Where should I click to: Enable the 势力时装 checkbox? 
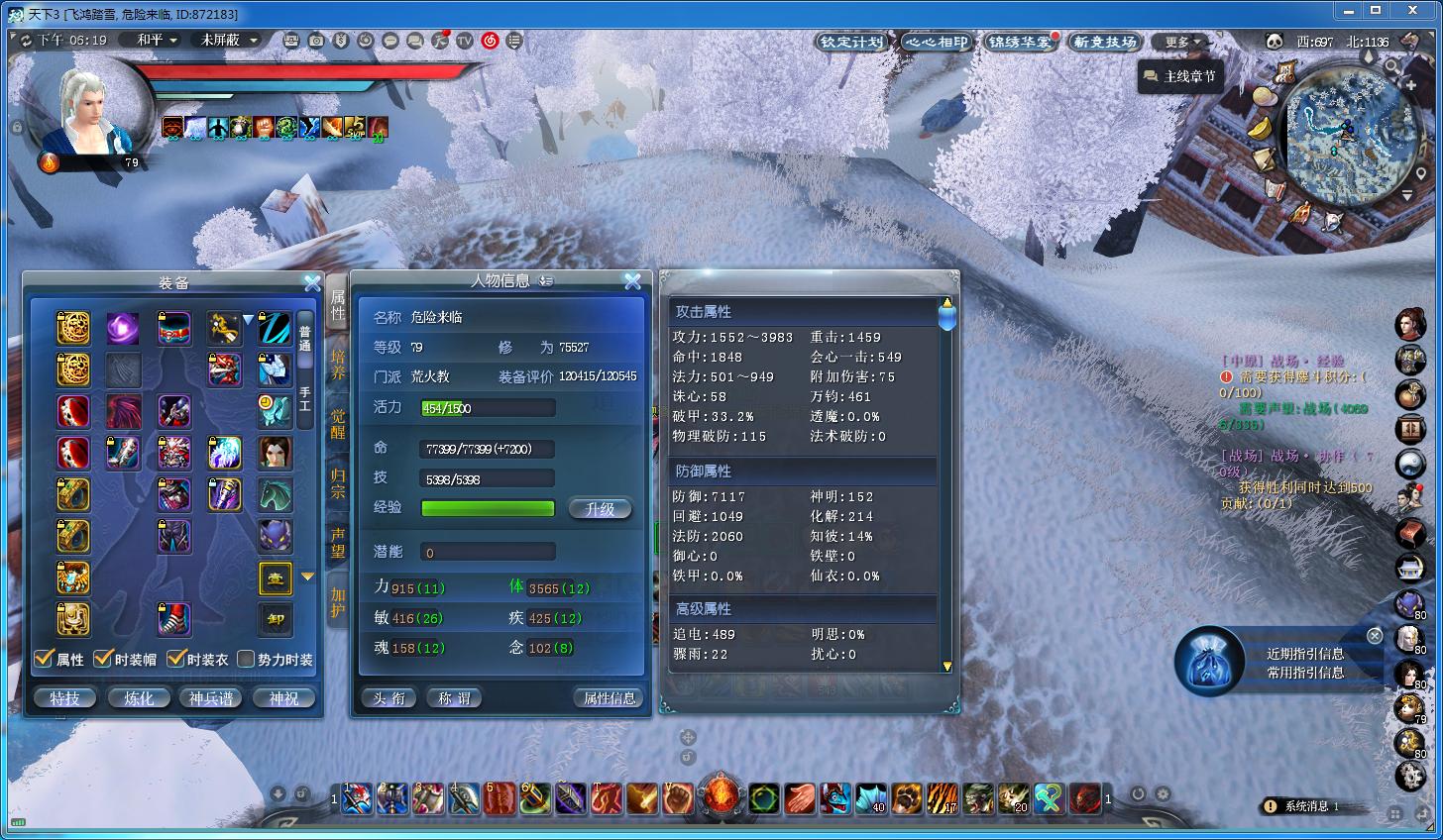[x=247, y=659]
